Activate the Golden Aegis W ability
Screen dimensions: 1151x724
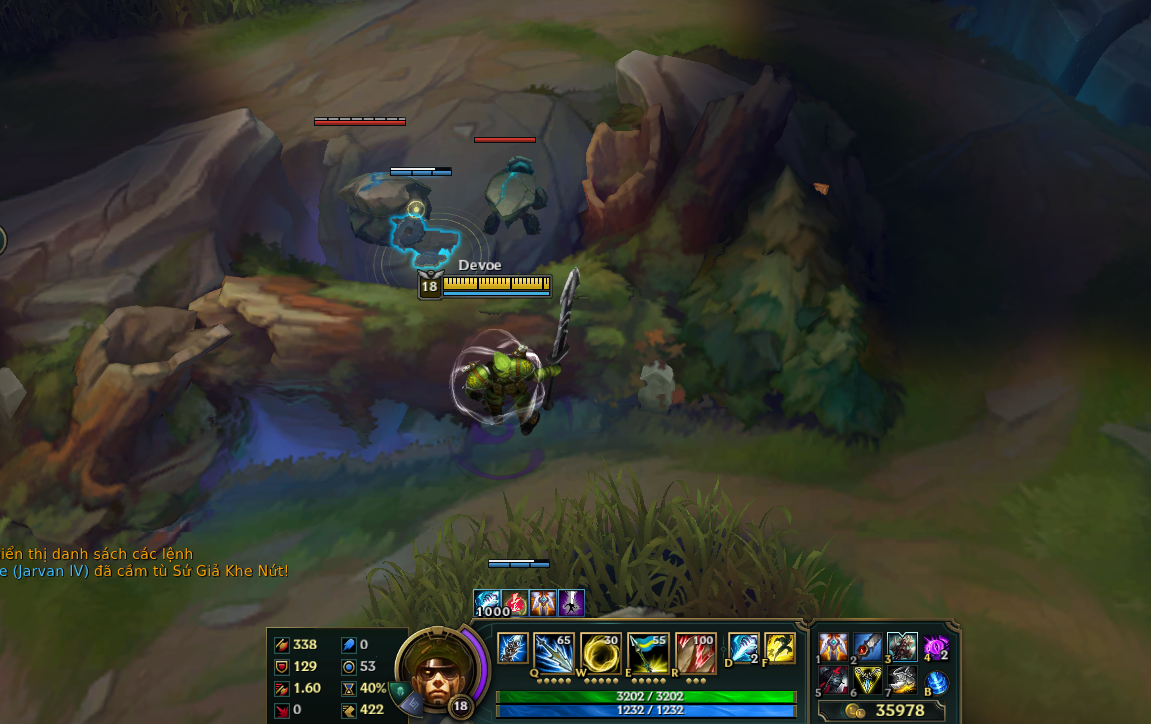coord(600,650)
